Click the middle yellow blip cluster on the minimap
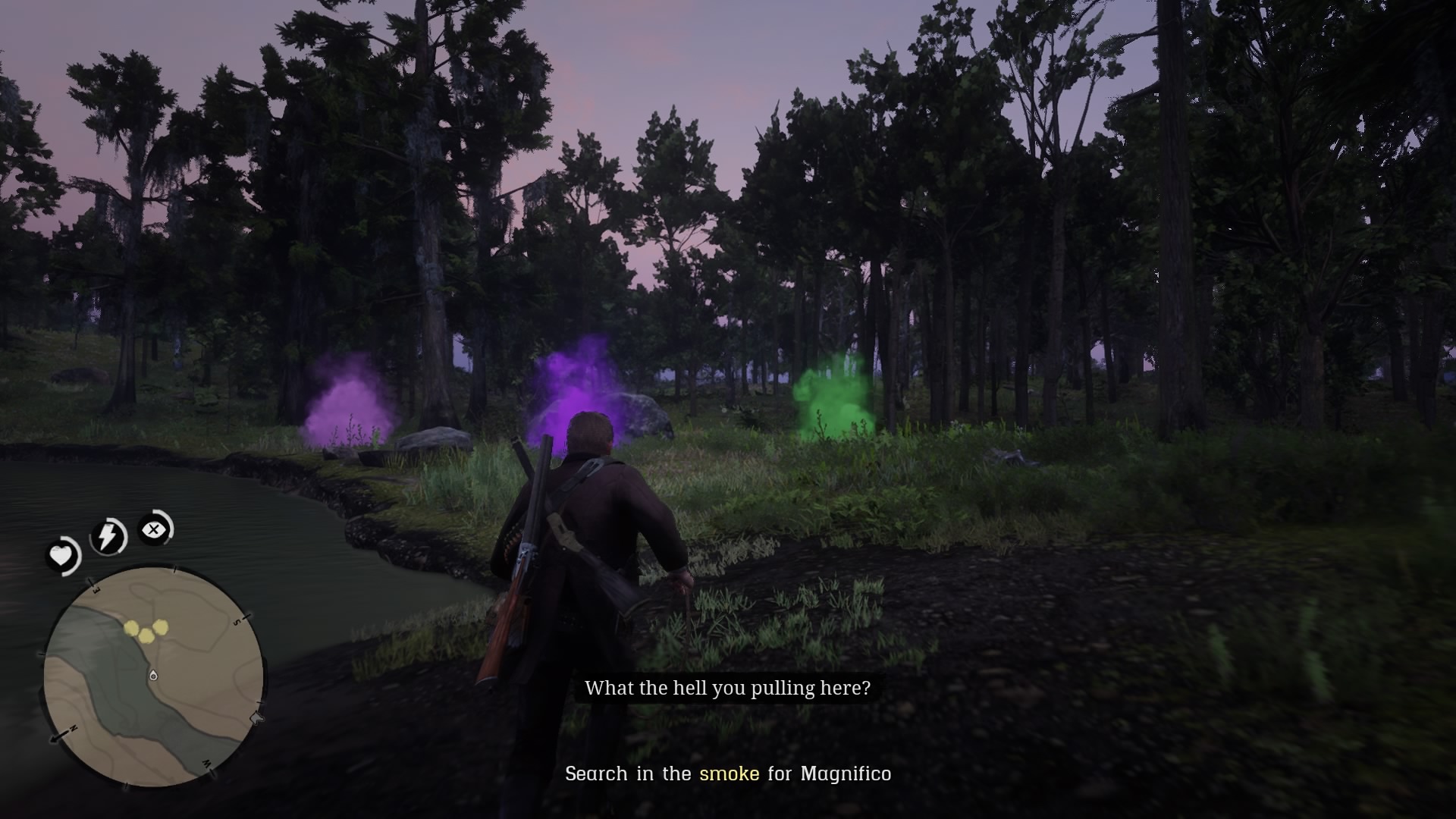This screenshot has width=1456, height=819. coord(146,636)
